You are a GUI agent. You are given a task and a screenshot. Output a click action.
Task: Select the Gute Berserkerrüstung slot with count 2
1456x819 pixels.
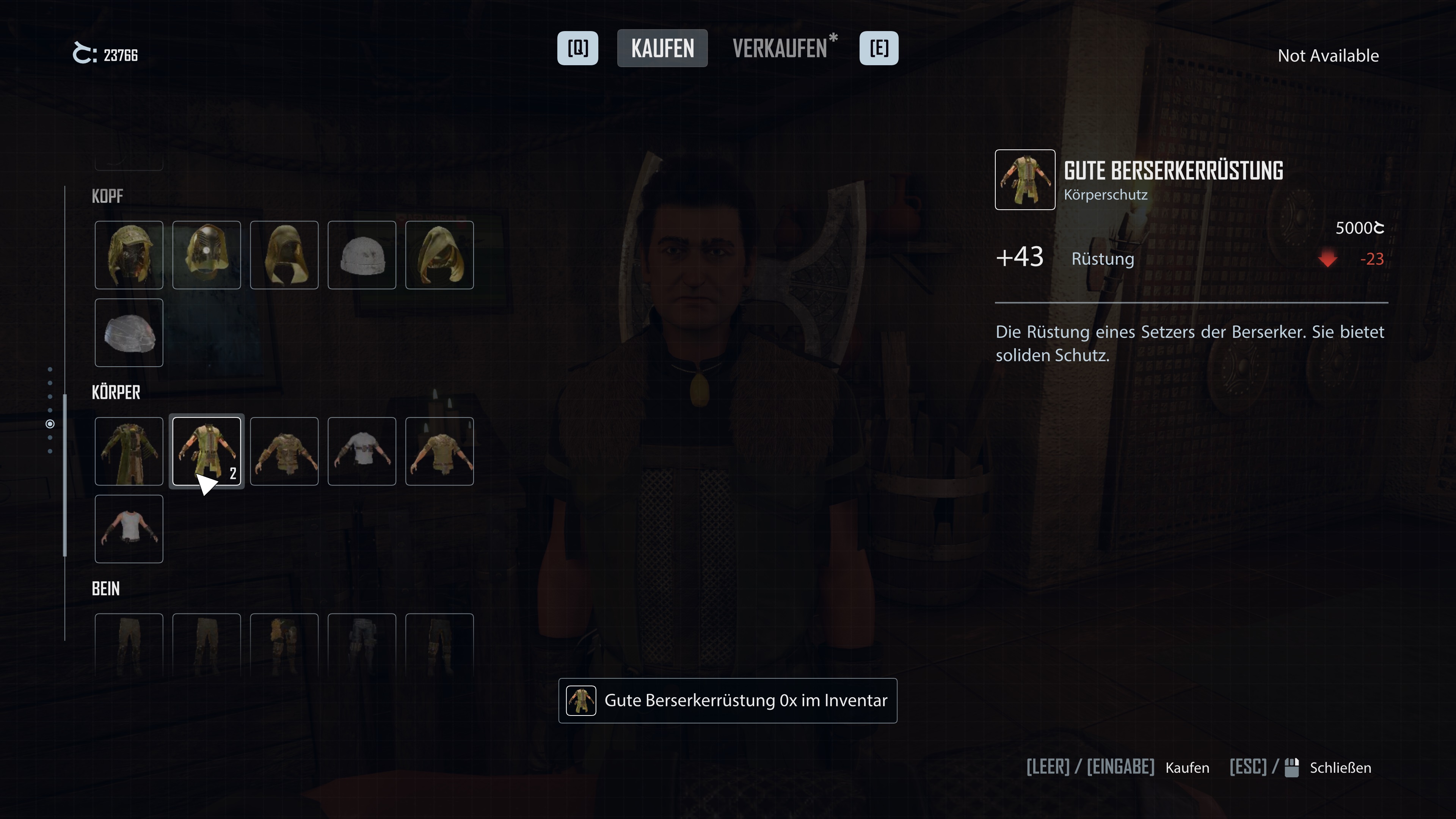[206, 451]
